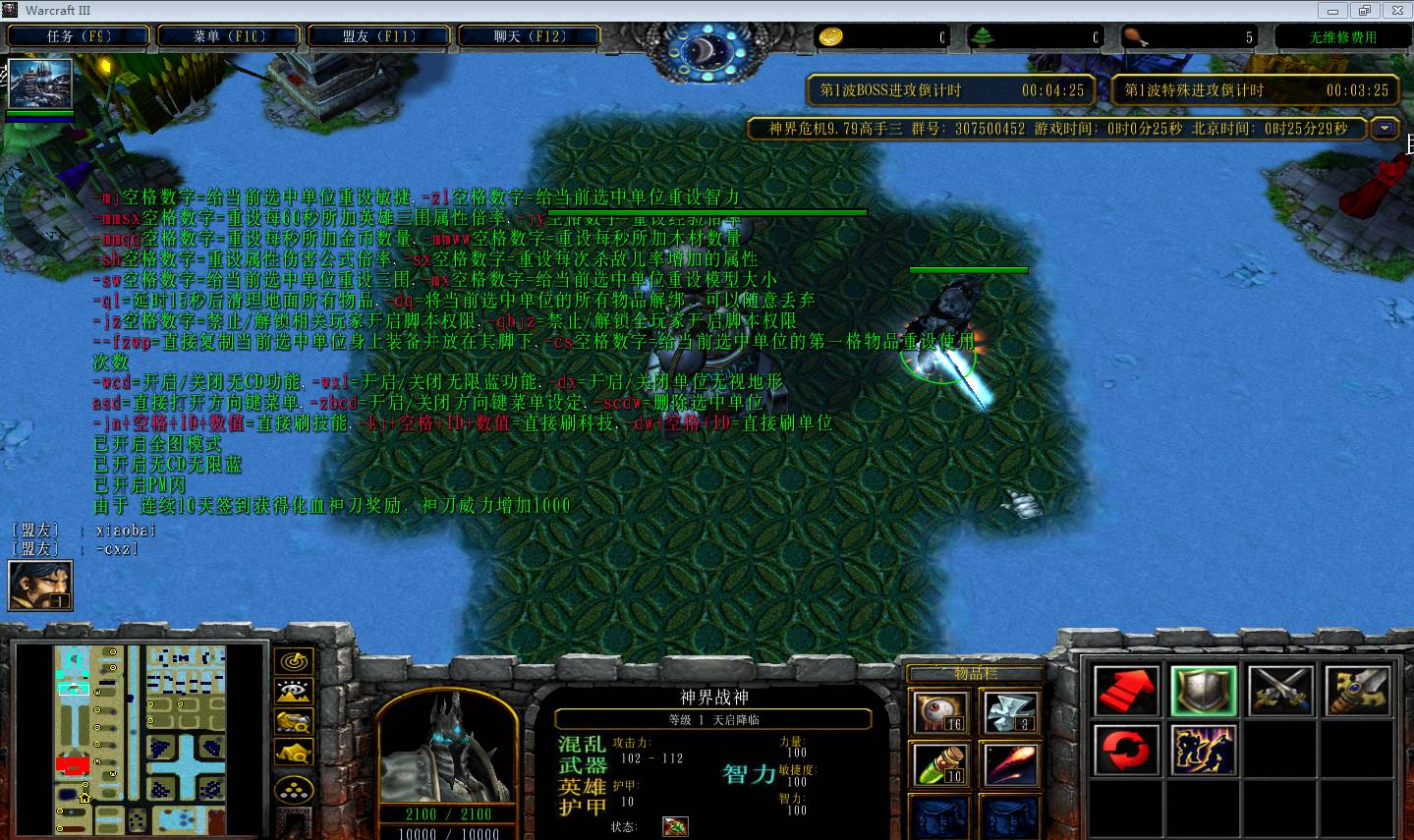Activate the shield hold position command
Screen dimensions: 1414x840
coord(1204,691)
